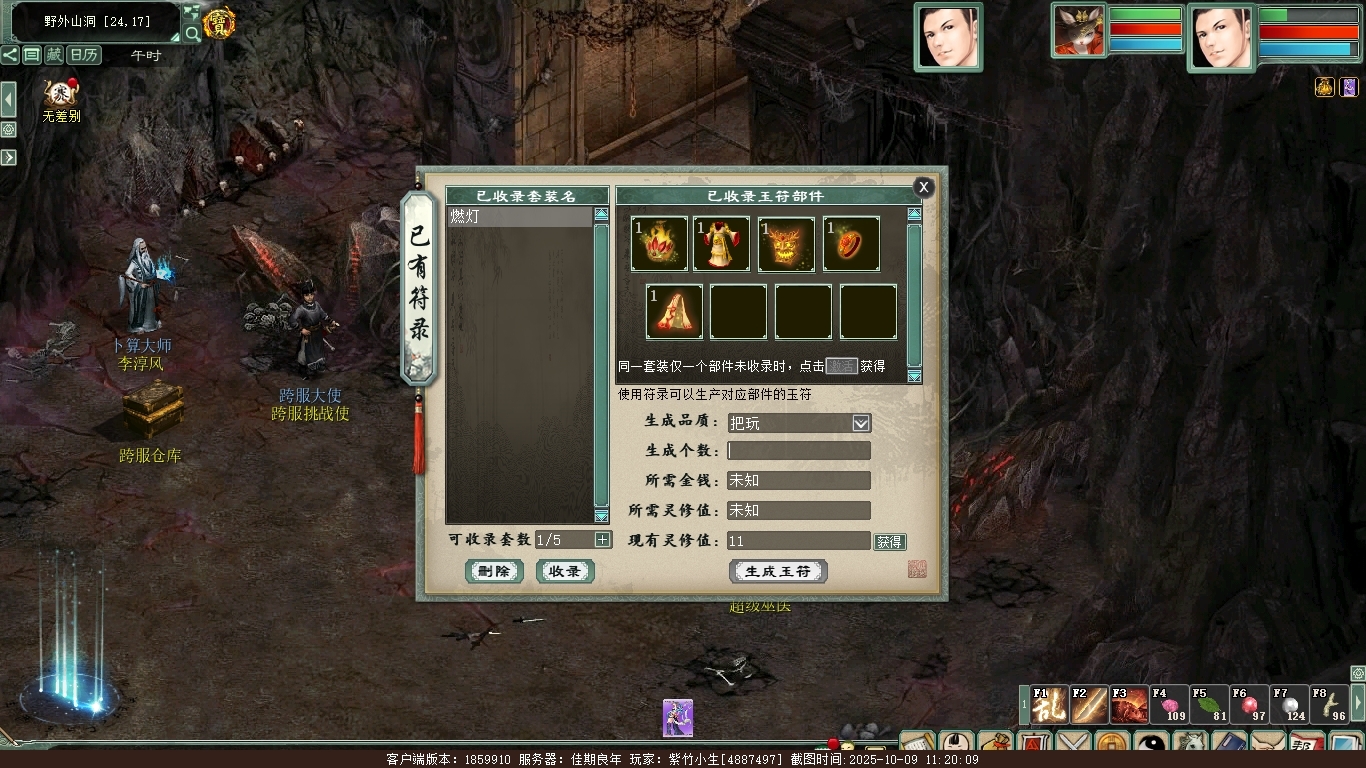Expand recordable set count with plus button
This screenshot has height=768, width=1366.
(602, 540)
